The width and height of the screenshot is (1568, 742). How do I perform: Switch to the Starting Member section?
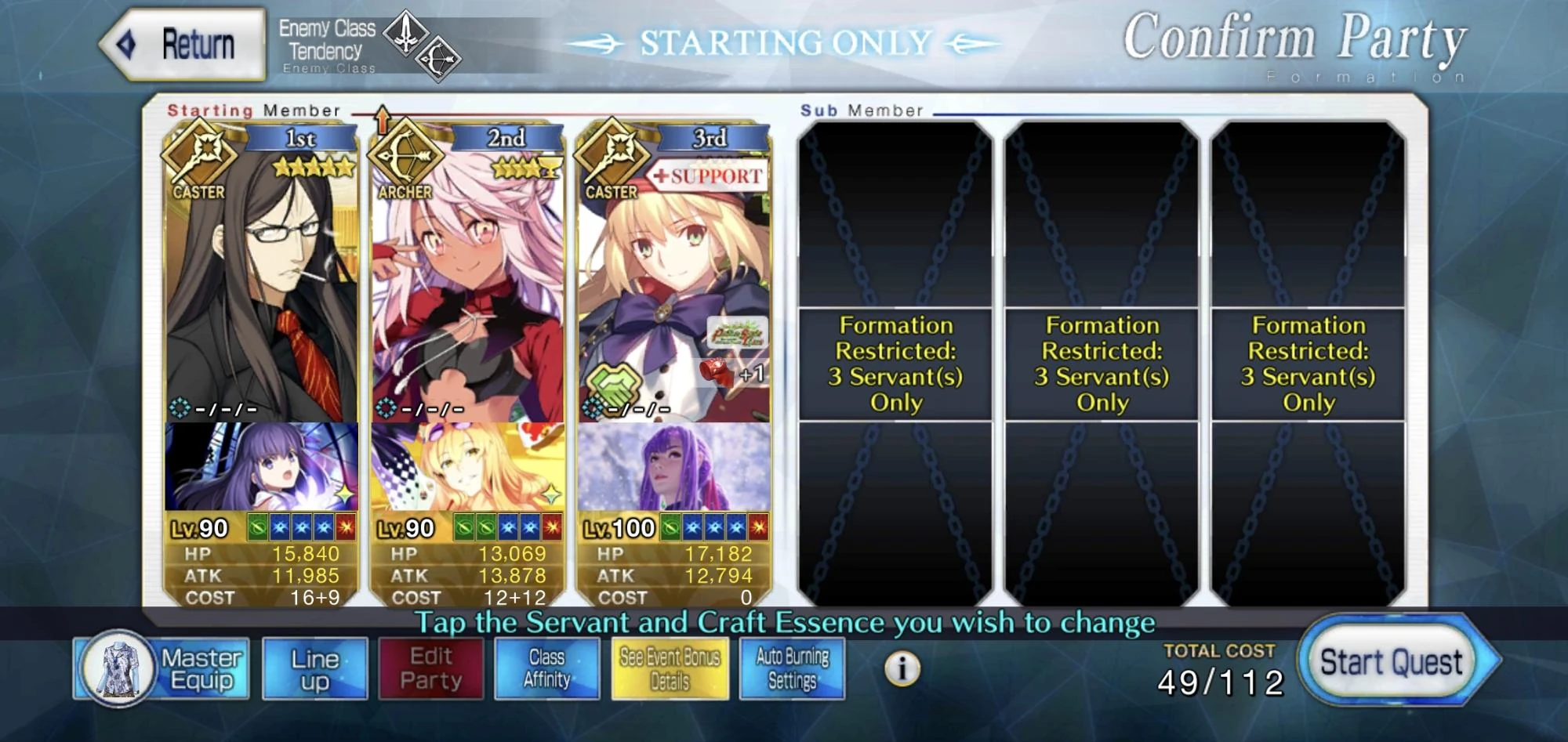tap(251, 110)
